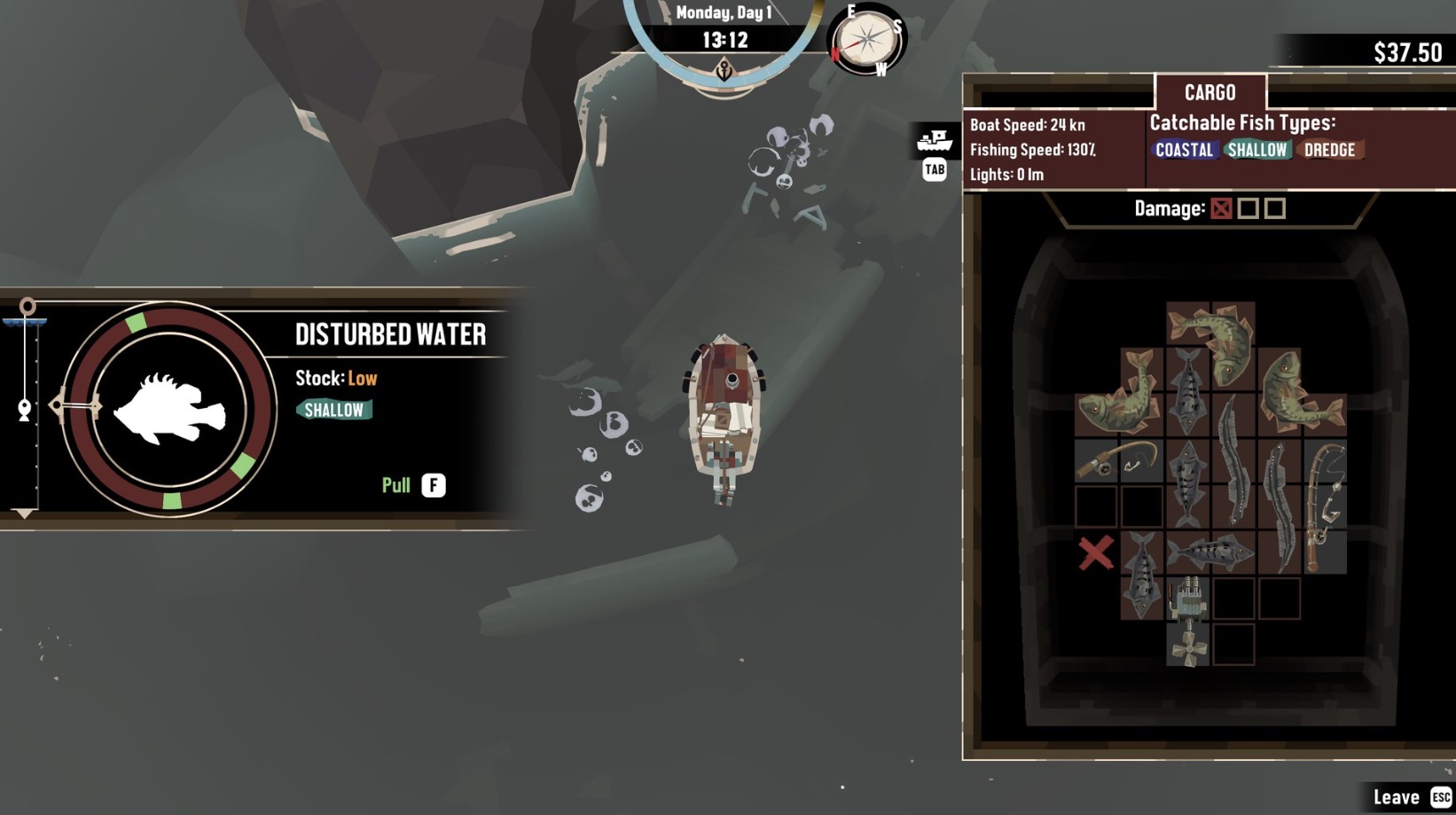Toggle the second Damage indicator box
This screenshot has width=1456, height=815.
click(1249, 209)
